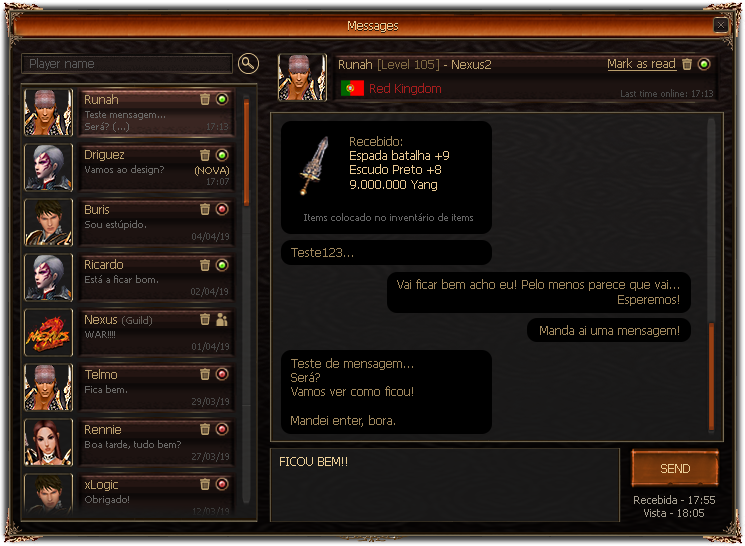The width and height of the screenshot is (745, 546).
Task: Mark the Runah chat as read
Action: click(641, 64)
